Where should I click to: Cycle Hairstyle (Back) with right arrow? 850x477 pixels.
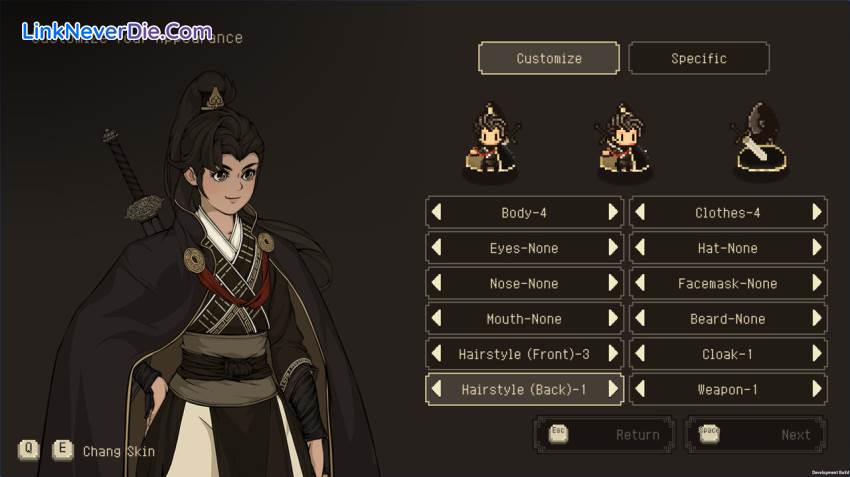coord(613,389)
